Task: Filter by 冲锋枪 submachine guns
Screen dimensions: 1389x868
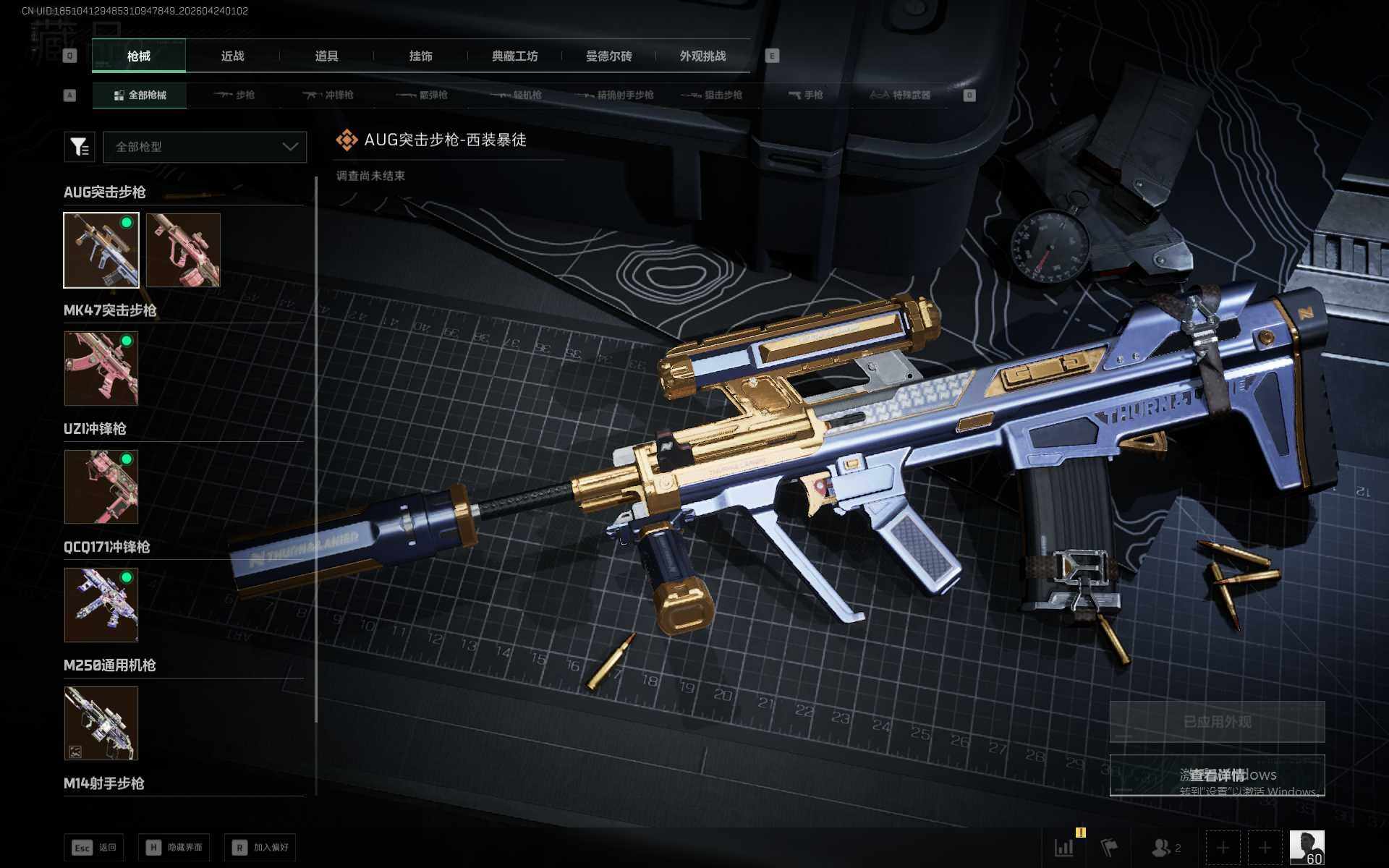Action: tap(329, 95)
